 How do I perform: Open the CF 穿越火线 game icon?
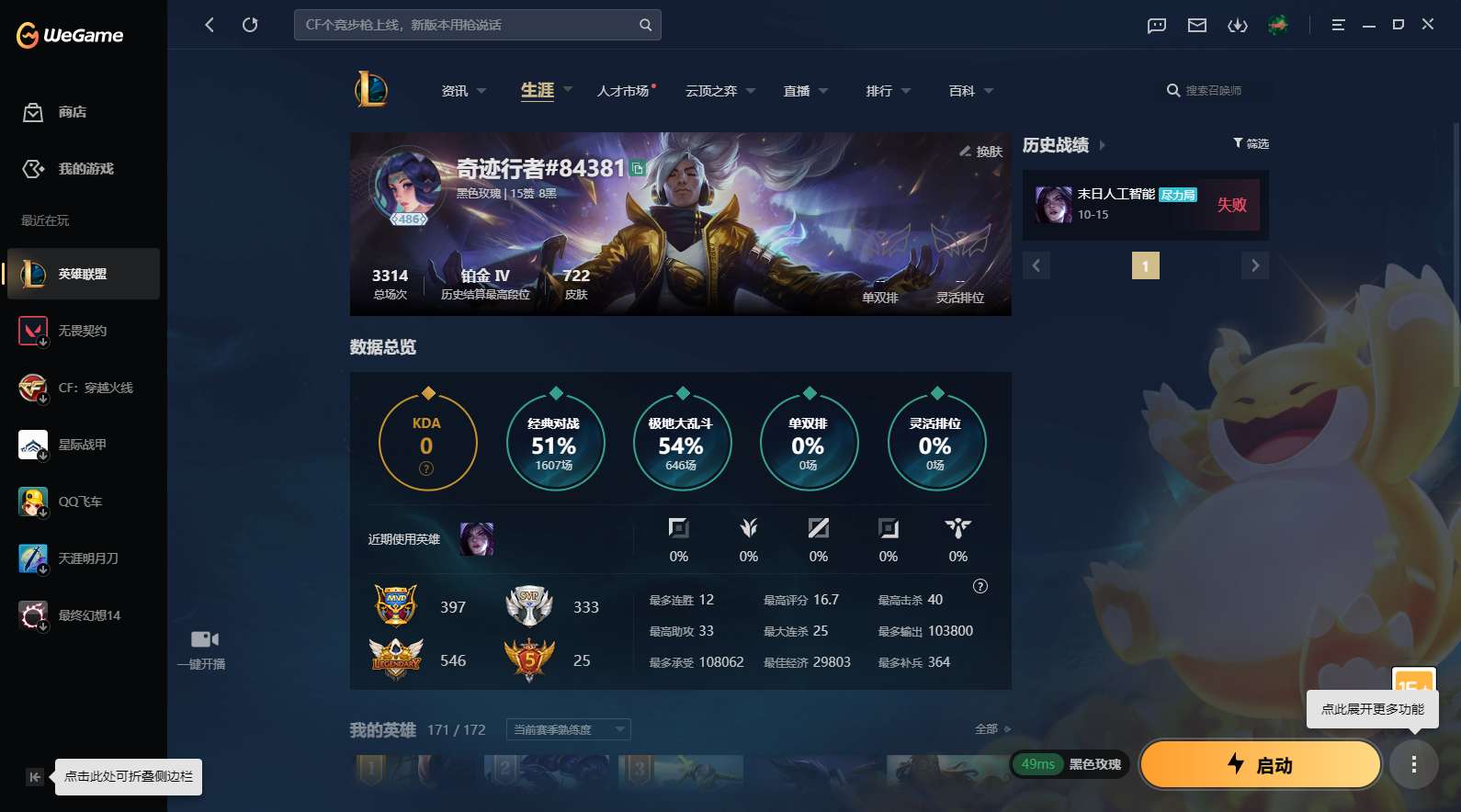33,388
